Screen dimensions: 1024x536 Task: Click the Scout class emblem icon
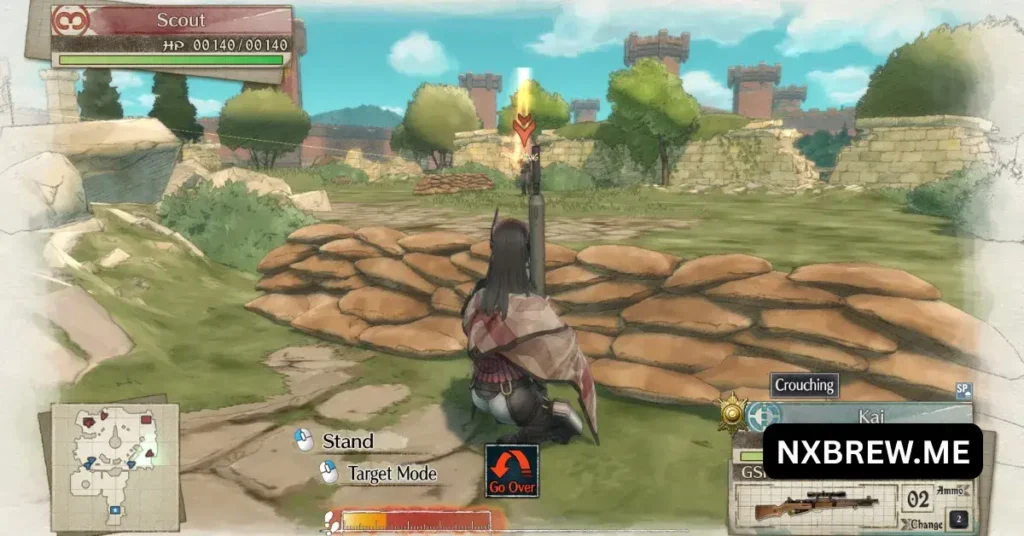point(71,21)
